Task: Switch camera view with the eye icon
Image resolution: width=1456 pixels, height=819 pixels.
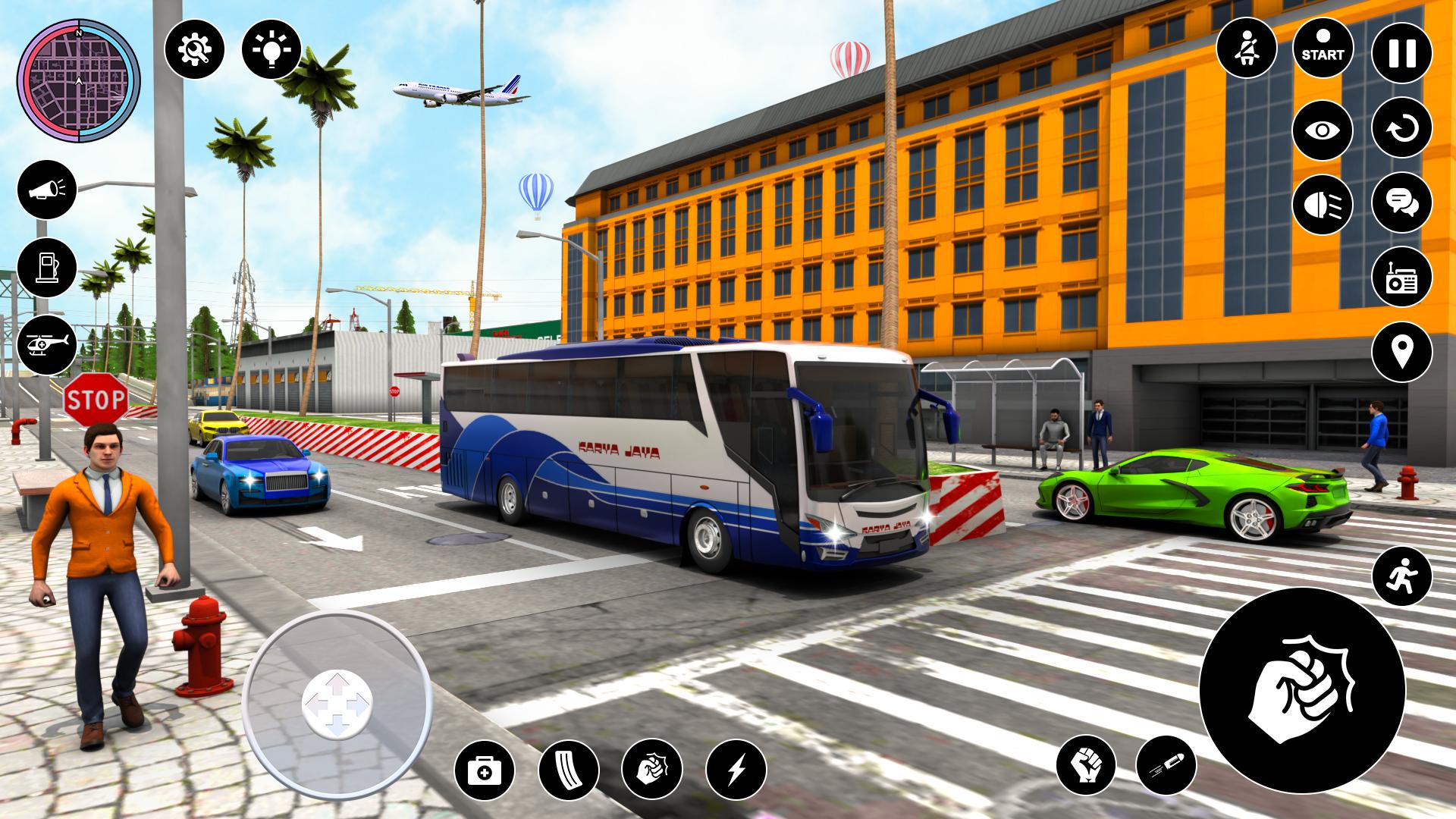Action: click(x=1323, y=130)
